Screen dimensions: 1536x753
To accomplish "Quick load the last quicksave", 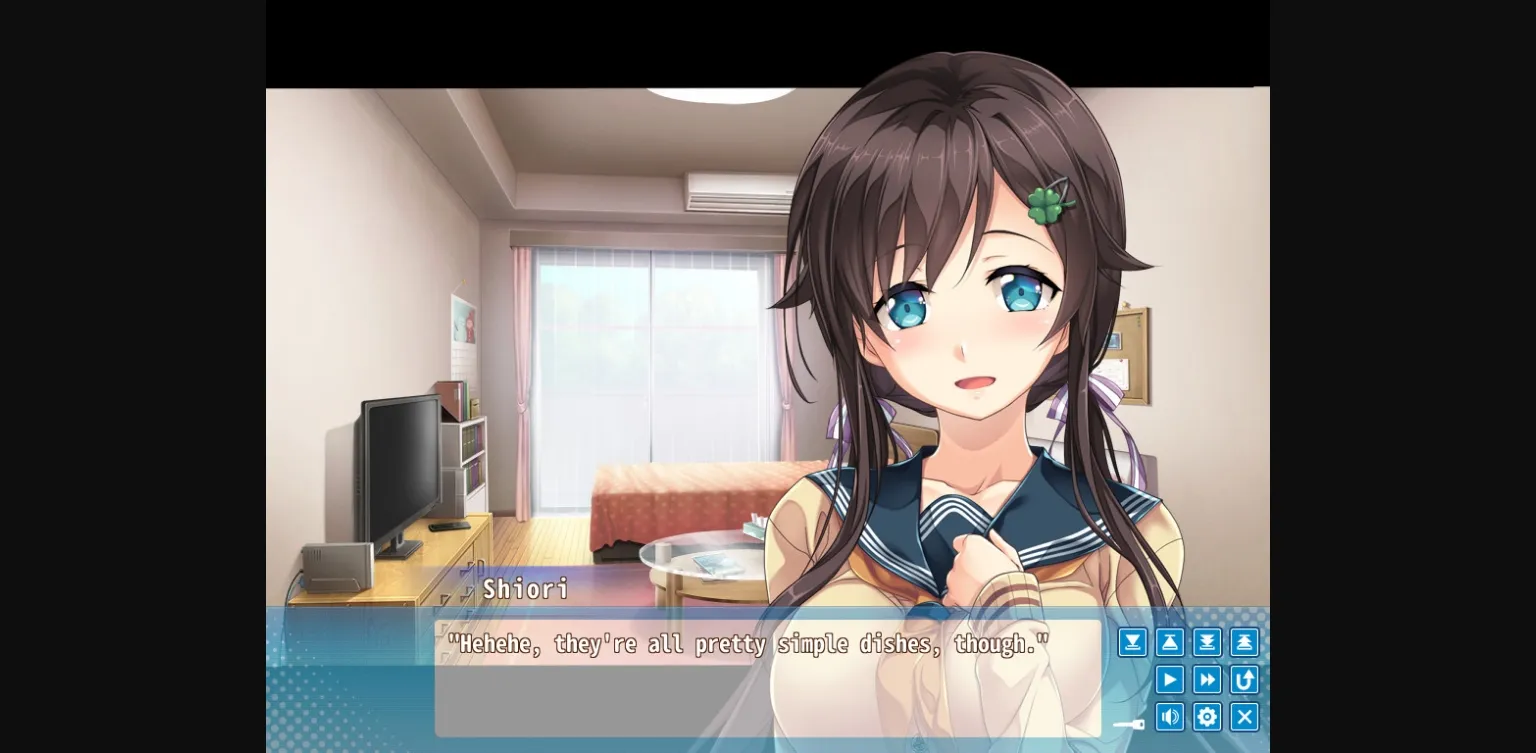I will (x=1244, y=642).
